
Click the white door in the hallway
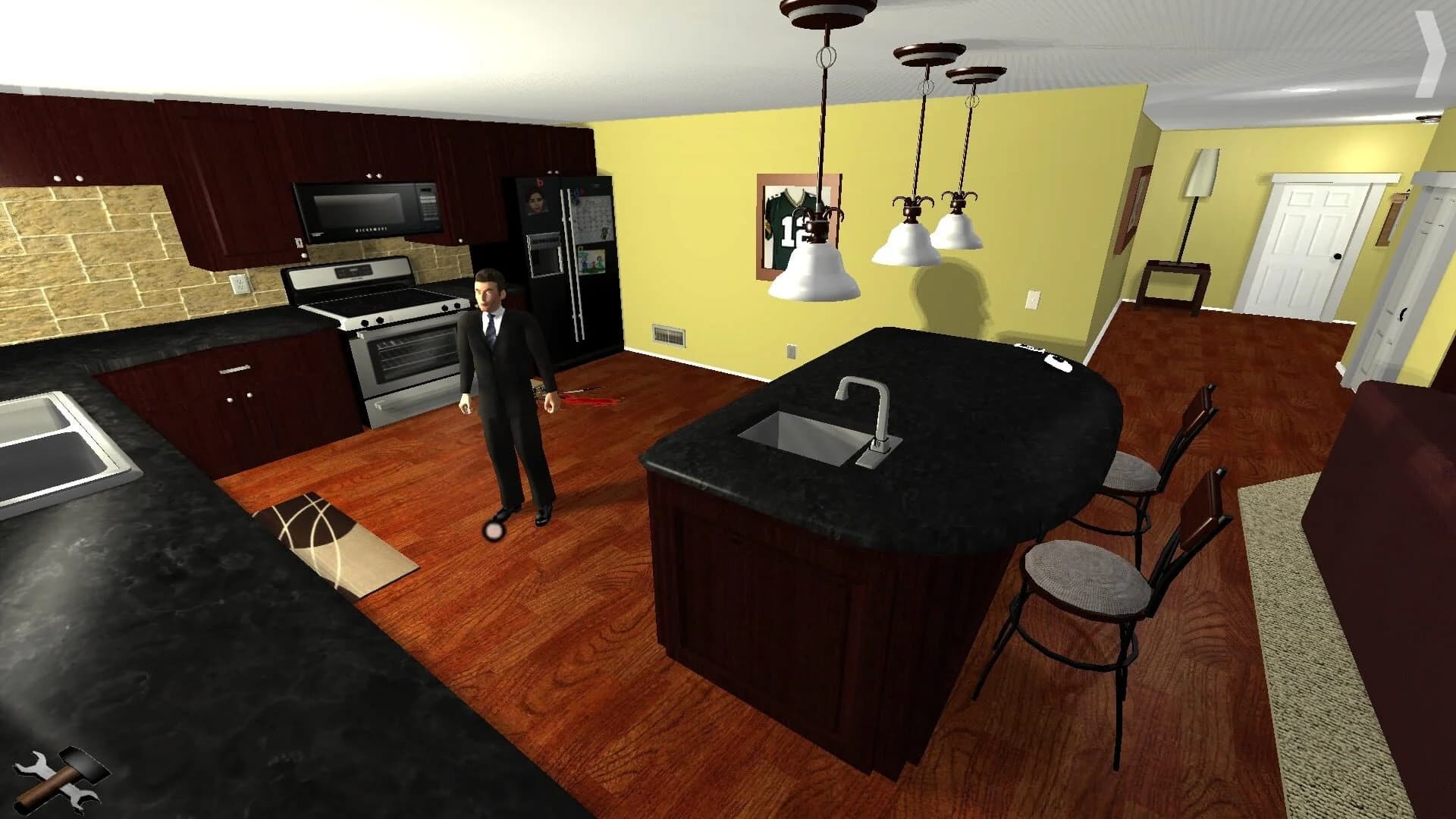(x=1304, y=243)
